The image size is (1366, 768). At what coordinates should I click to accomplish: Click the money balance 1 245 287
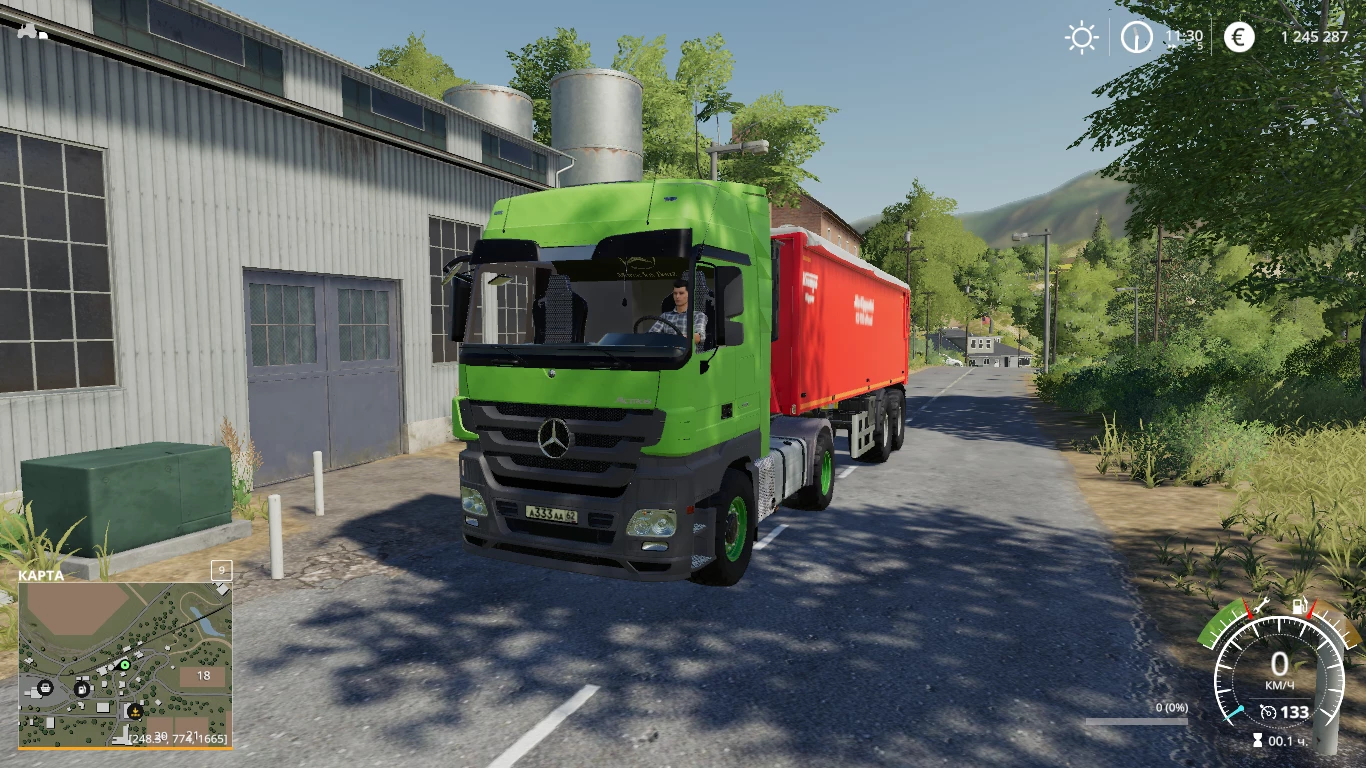[1316, 35]
